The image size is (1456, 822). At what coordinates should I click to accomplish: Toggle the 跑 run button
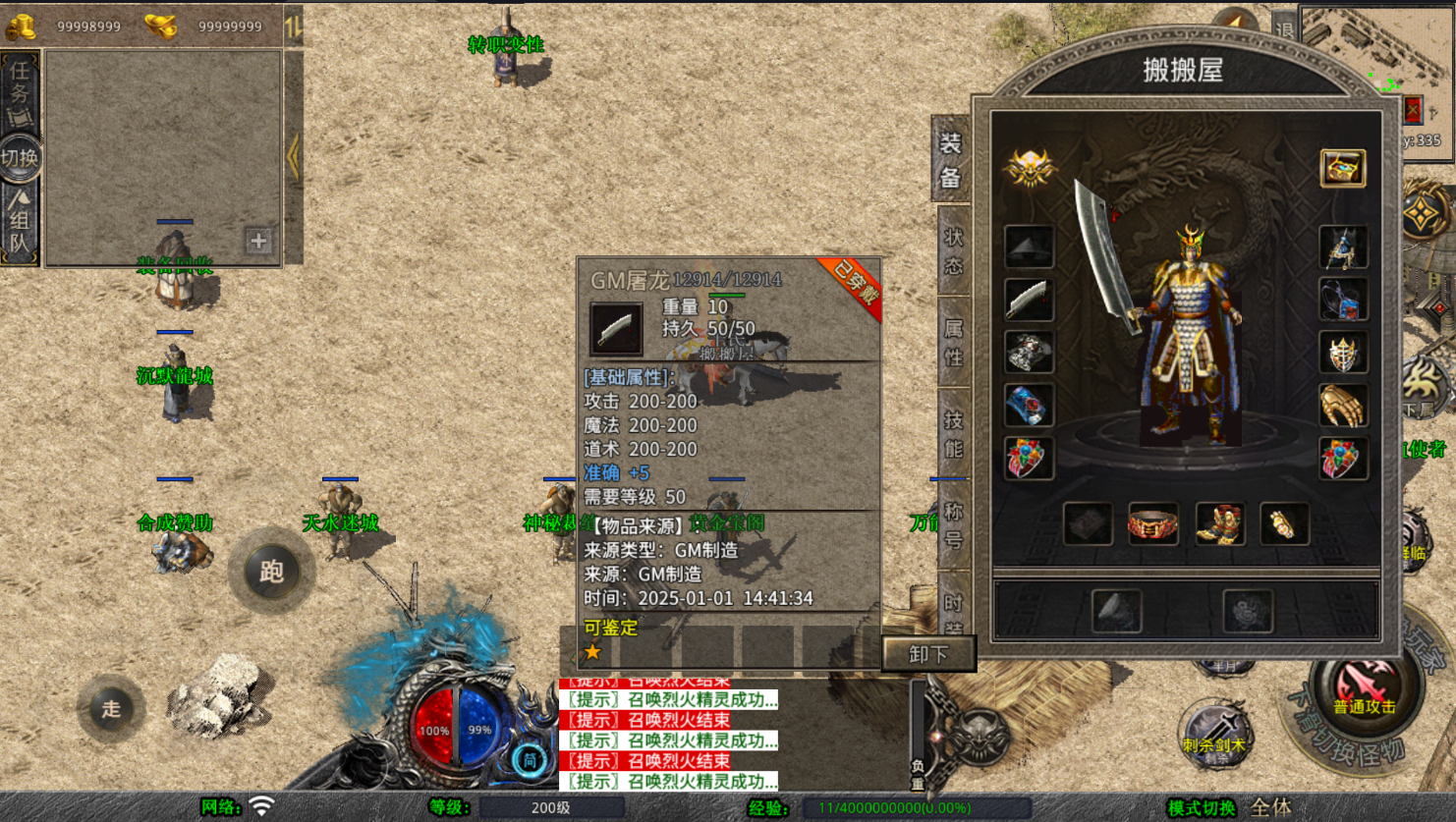click(271, 571)
